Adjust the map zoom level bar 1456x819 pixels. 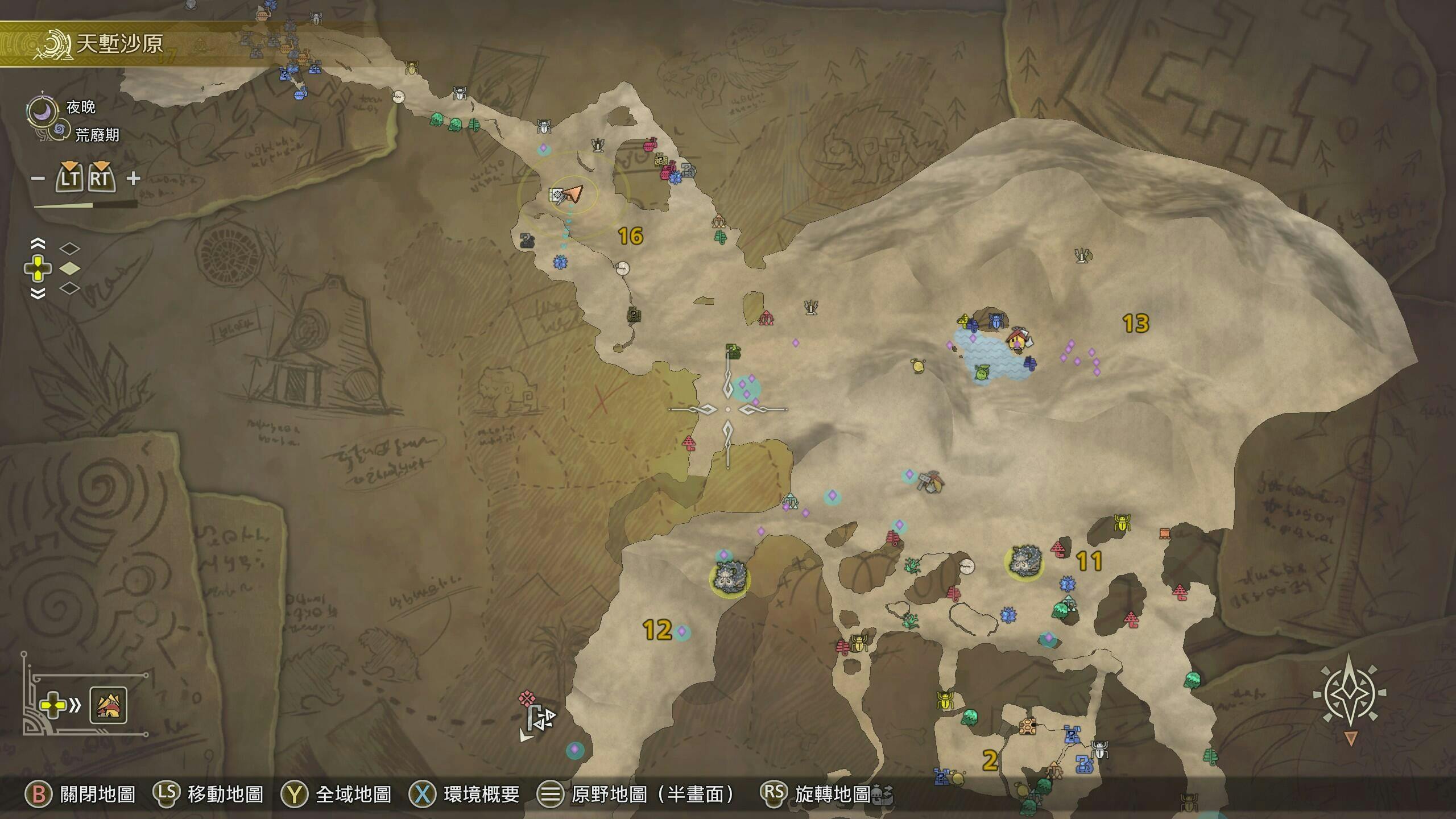85,205
